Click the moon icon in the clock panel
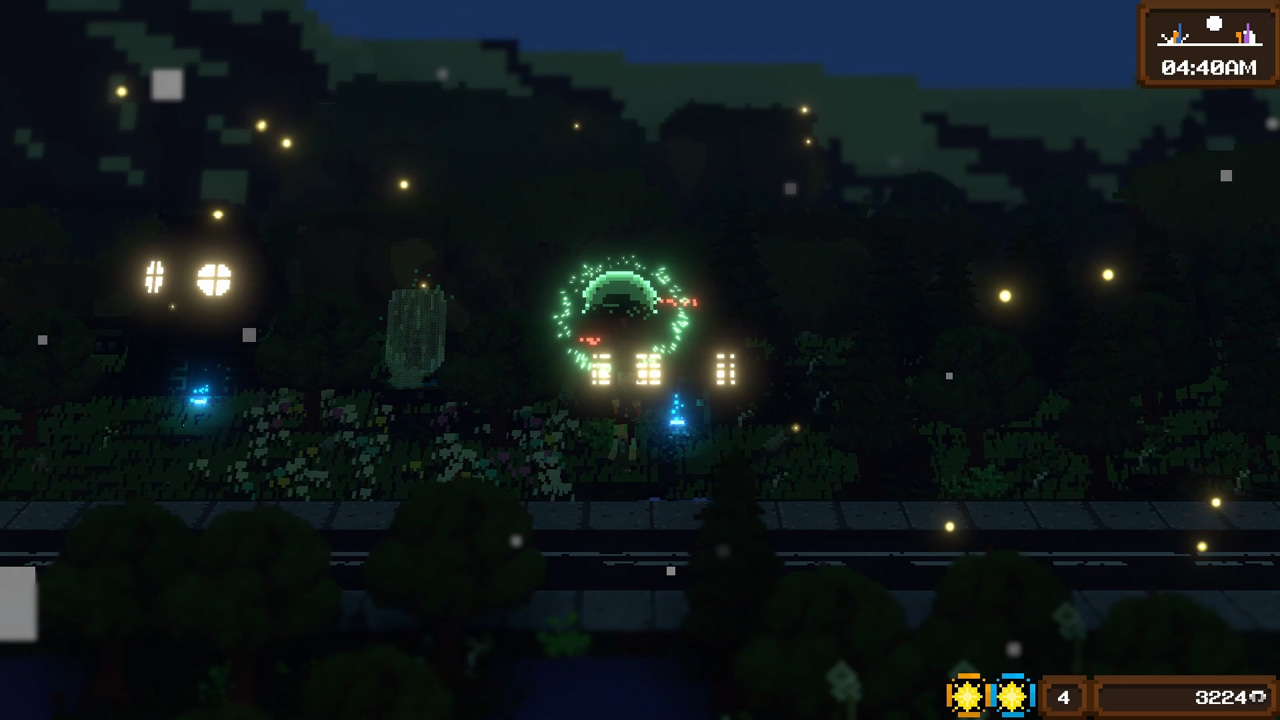The image size is (1280, 720). coord(1213,22)
